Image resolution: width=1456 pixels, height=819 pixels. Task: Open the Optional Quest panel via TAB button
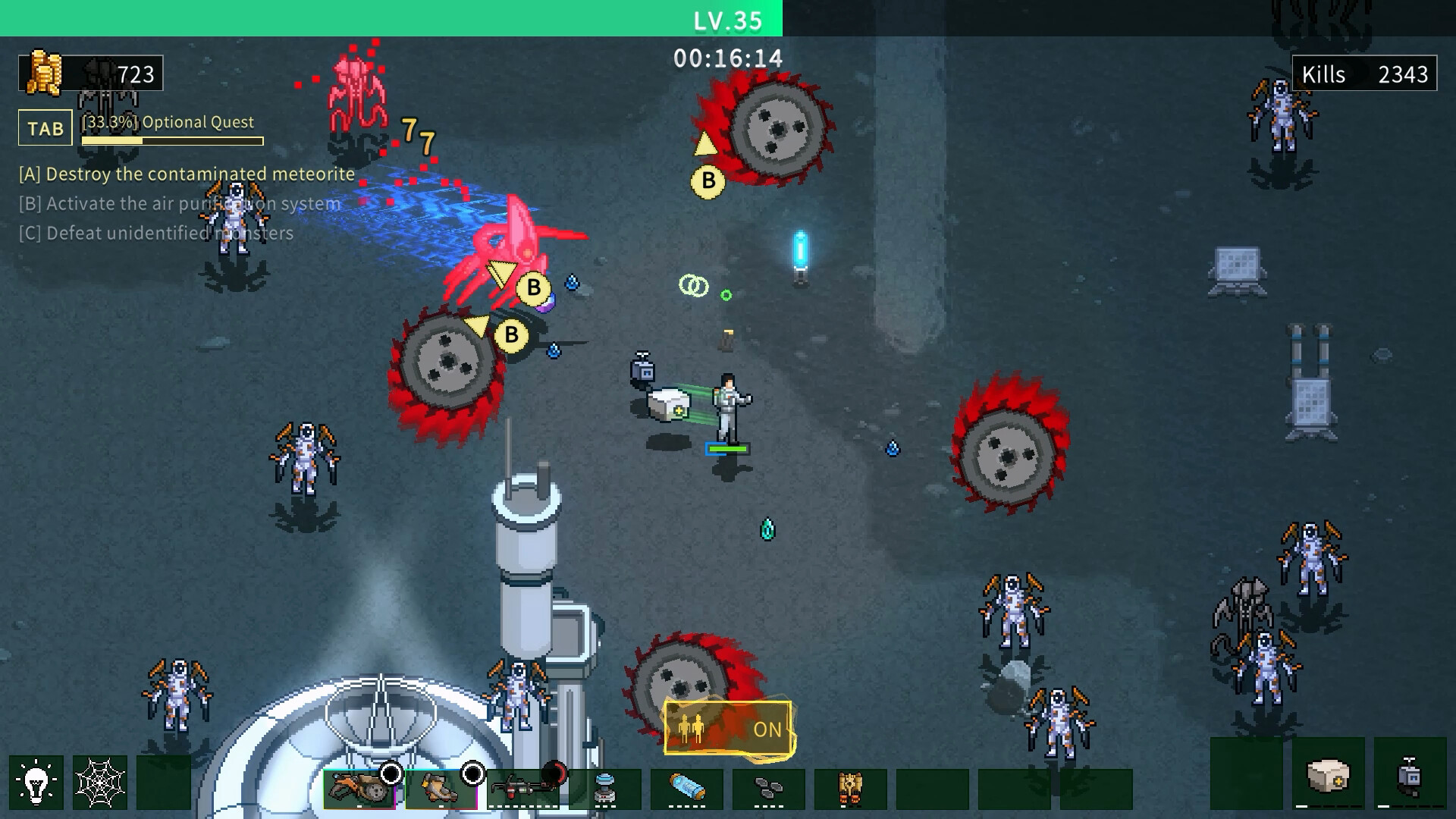tap(44, 127)
